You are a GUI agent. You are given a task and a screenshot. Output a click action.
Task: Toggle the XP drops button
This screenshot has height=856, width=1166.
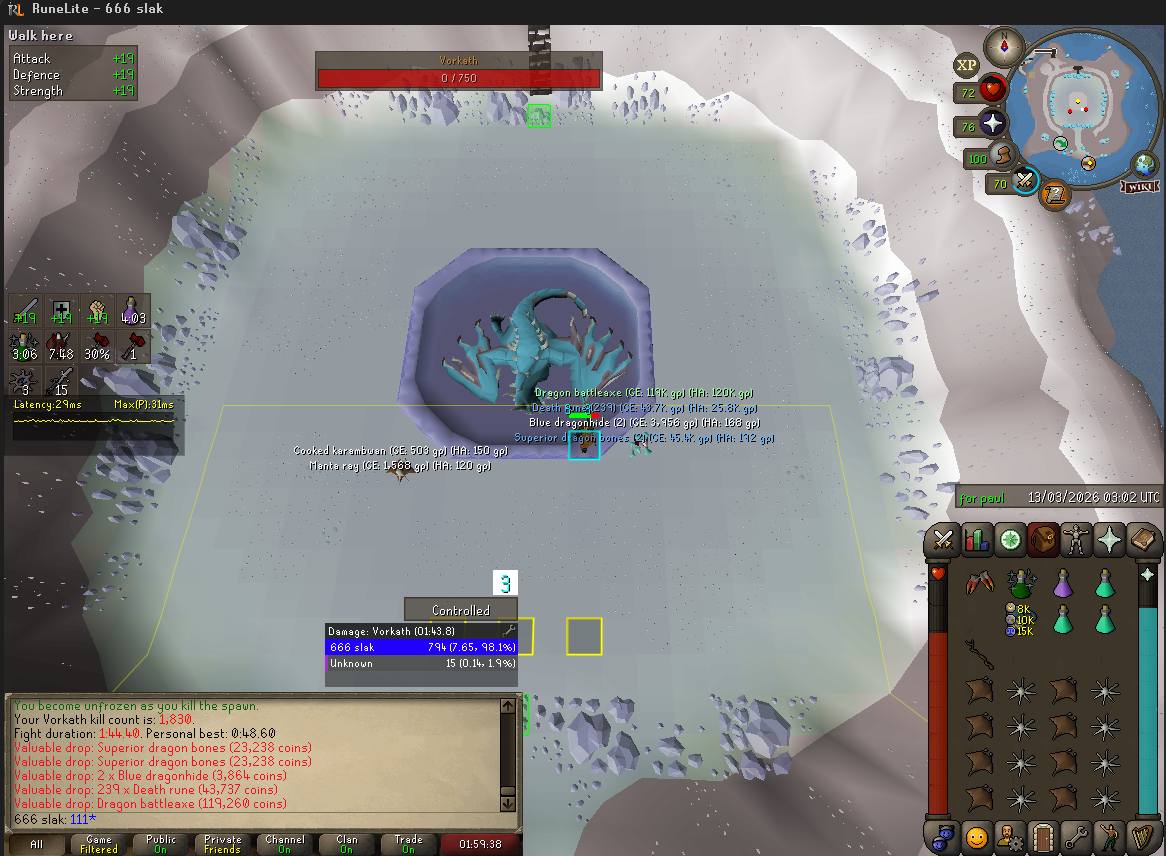coord(966,66)
